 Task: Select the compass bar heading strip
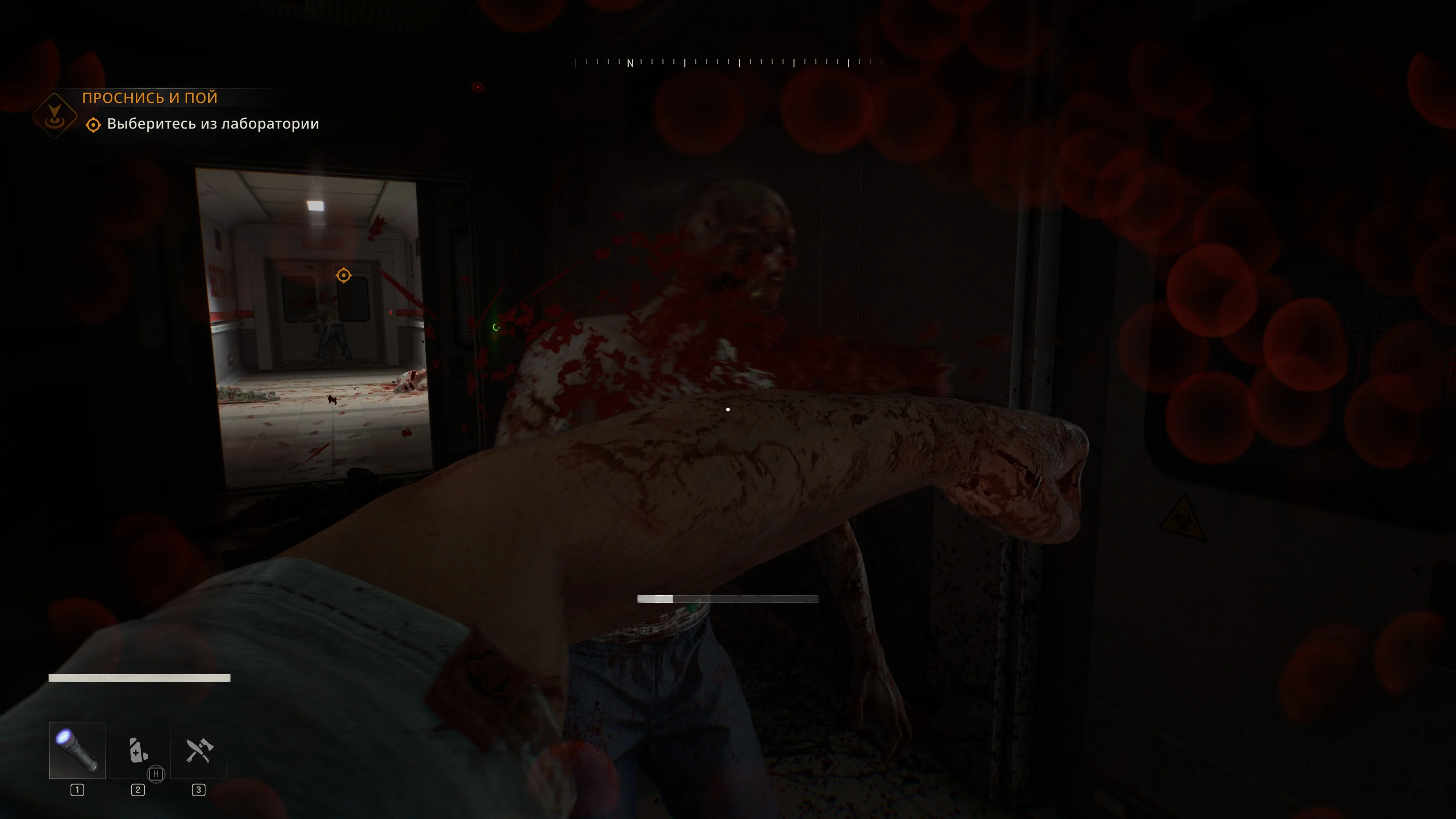[728, 62]
